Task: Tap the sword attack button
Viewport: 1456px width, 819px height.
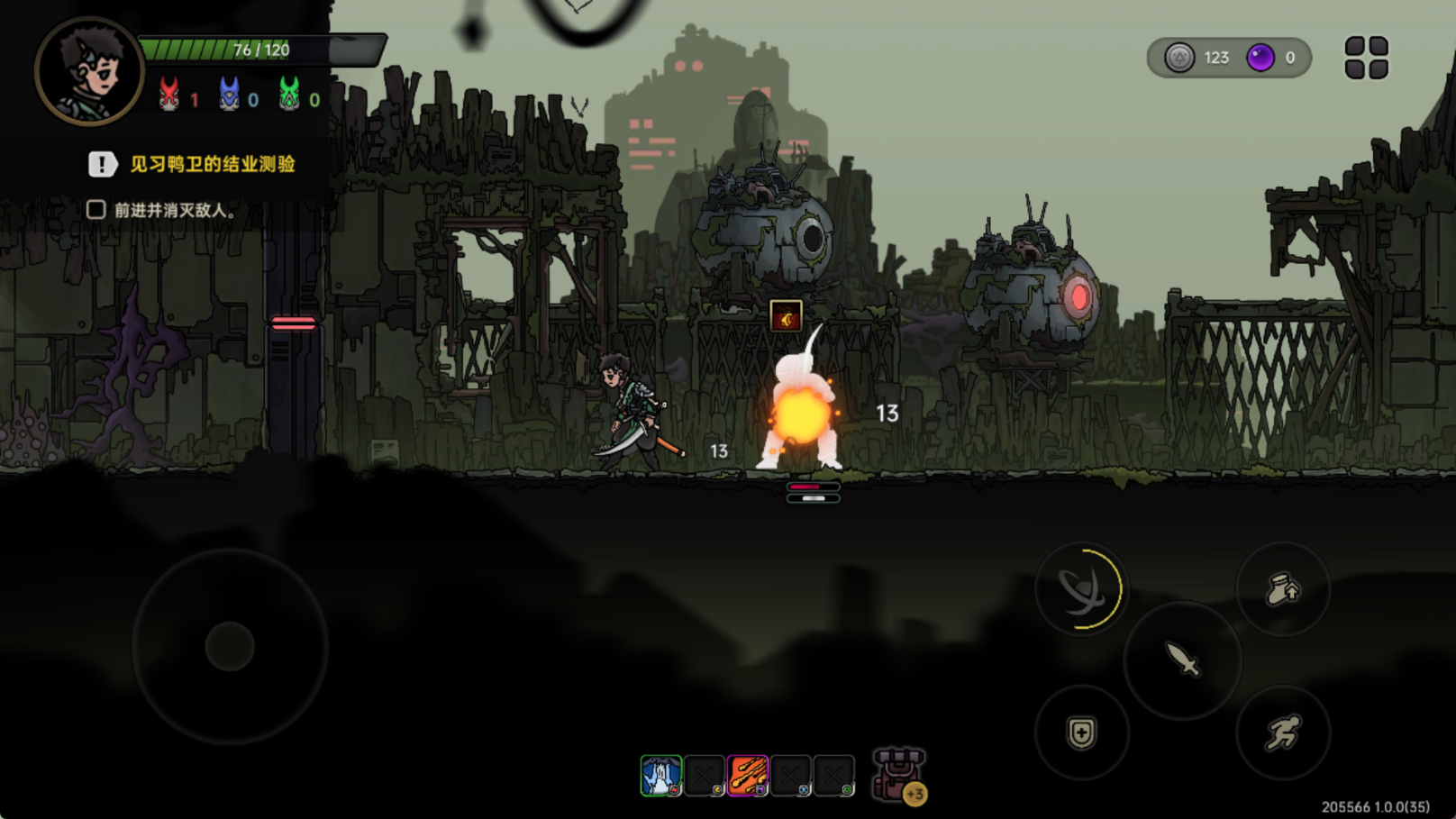Action: point(1182,660)
